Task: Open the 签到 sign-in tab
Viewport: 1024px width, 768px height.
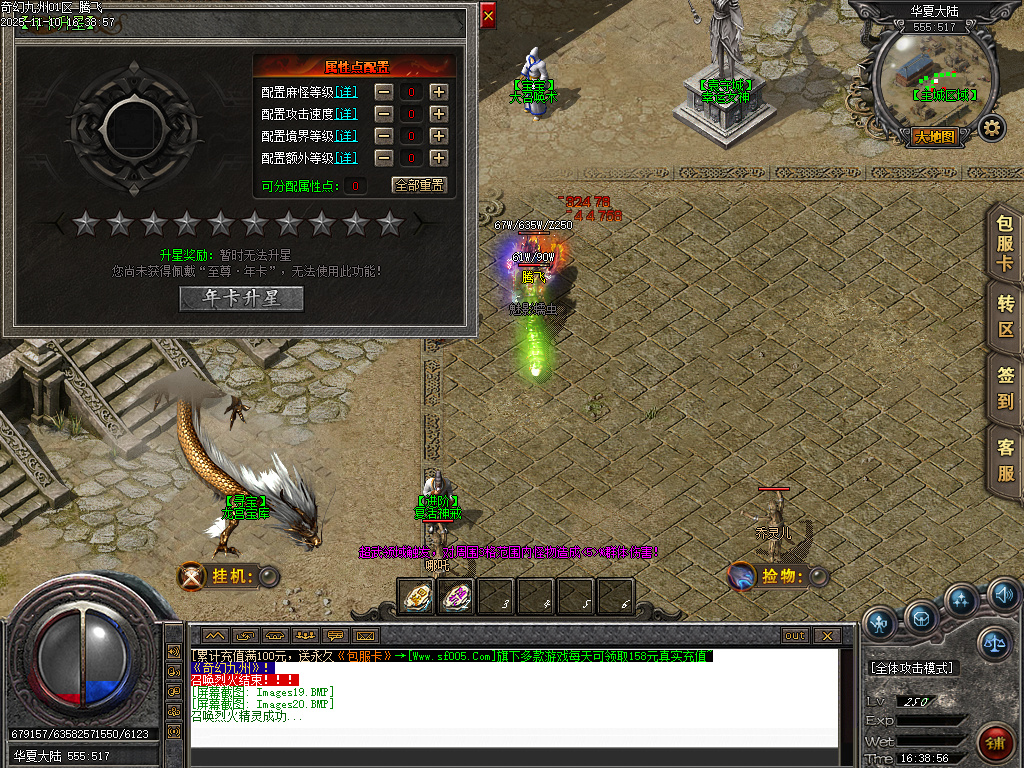Action: click(x=1005, y=388)
